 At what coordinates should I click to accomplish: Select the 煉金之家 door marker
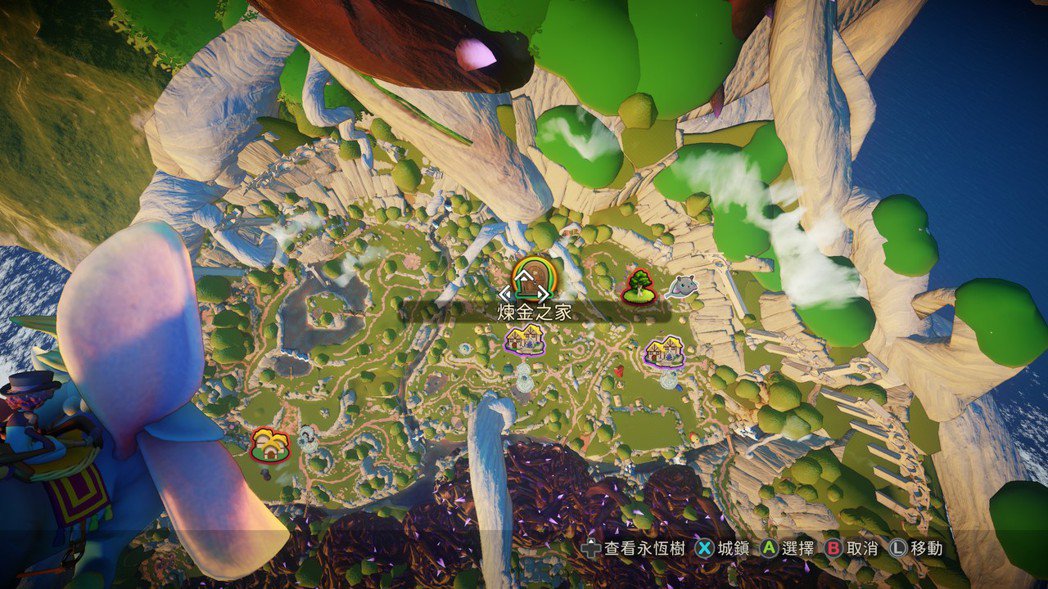point(530,279)
